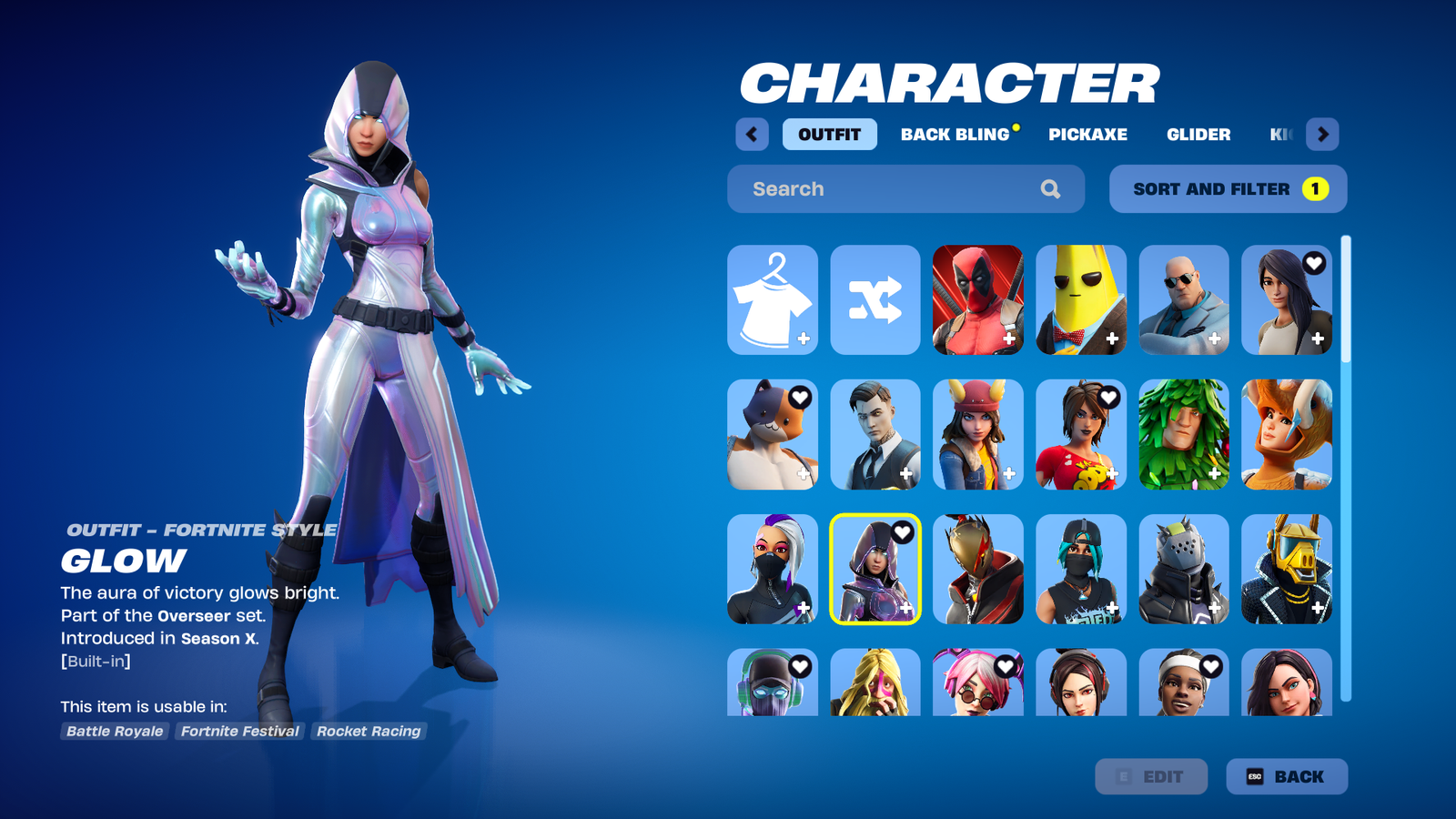Show the Outfit tab
This screenshot has height=819, width=1456.
[829, 135]
